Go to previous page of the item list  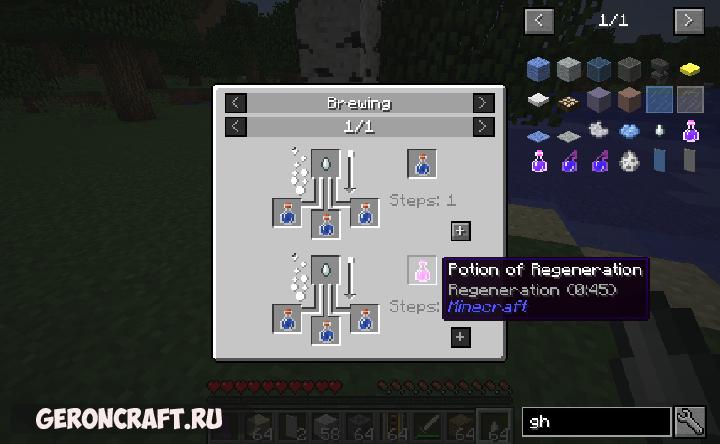(x=539, y=20)
